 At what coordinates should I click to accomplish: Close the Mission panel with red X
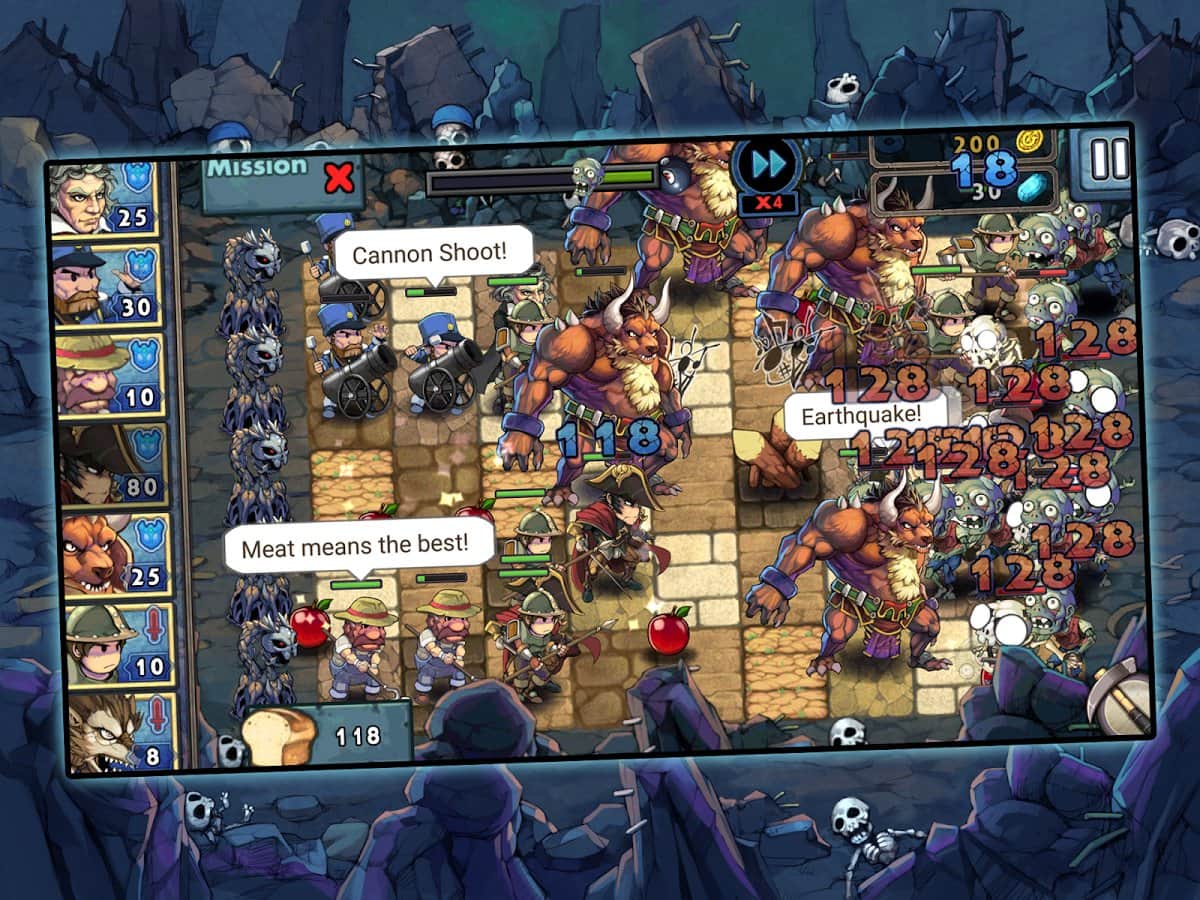[340, 179]
